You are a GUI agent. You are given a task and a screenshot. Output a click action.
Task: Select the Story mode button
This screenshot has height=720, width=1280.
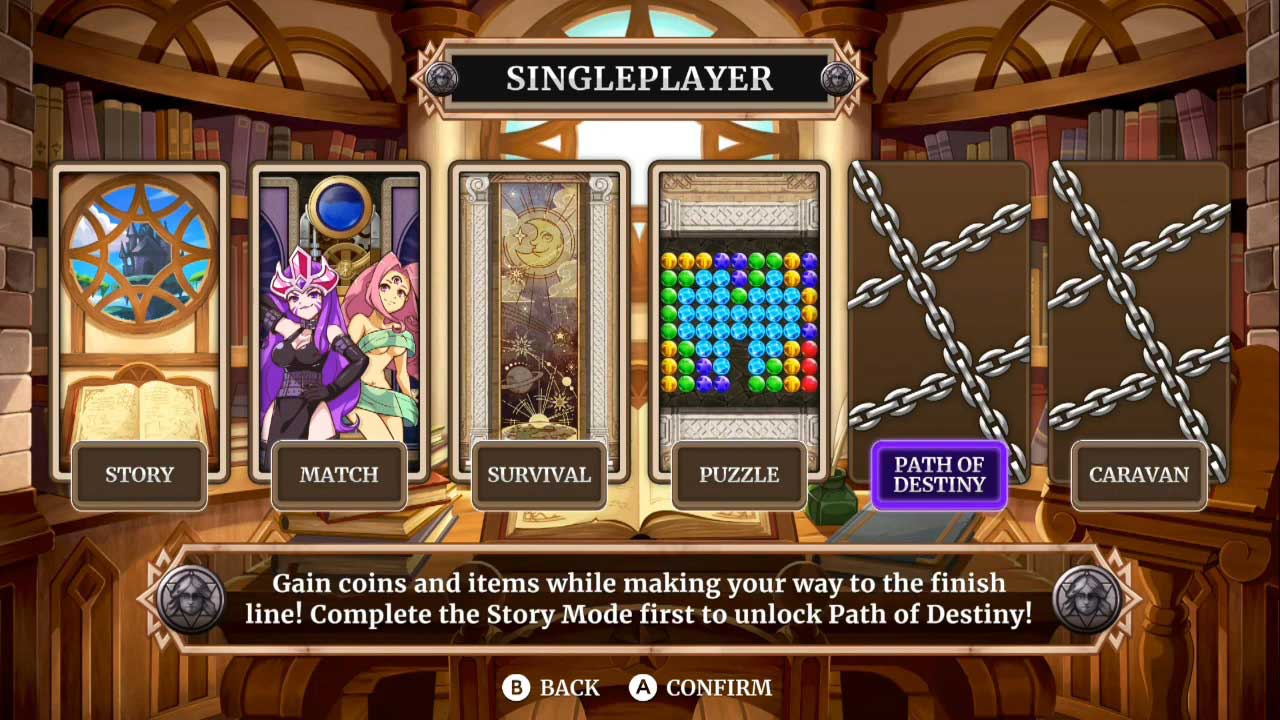pyautogui.click(x=139, y=475)
